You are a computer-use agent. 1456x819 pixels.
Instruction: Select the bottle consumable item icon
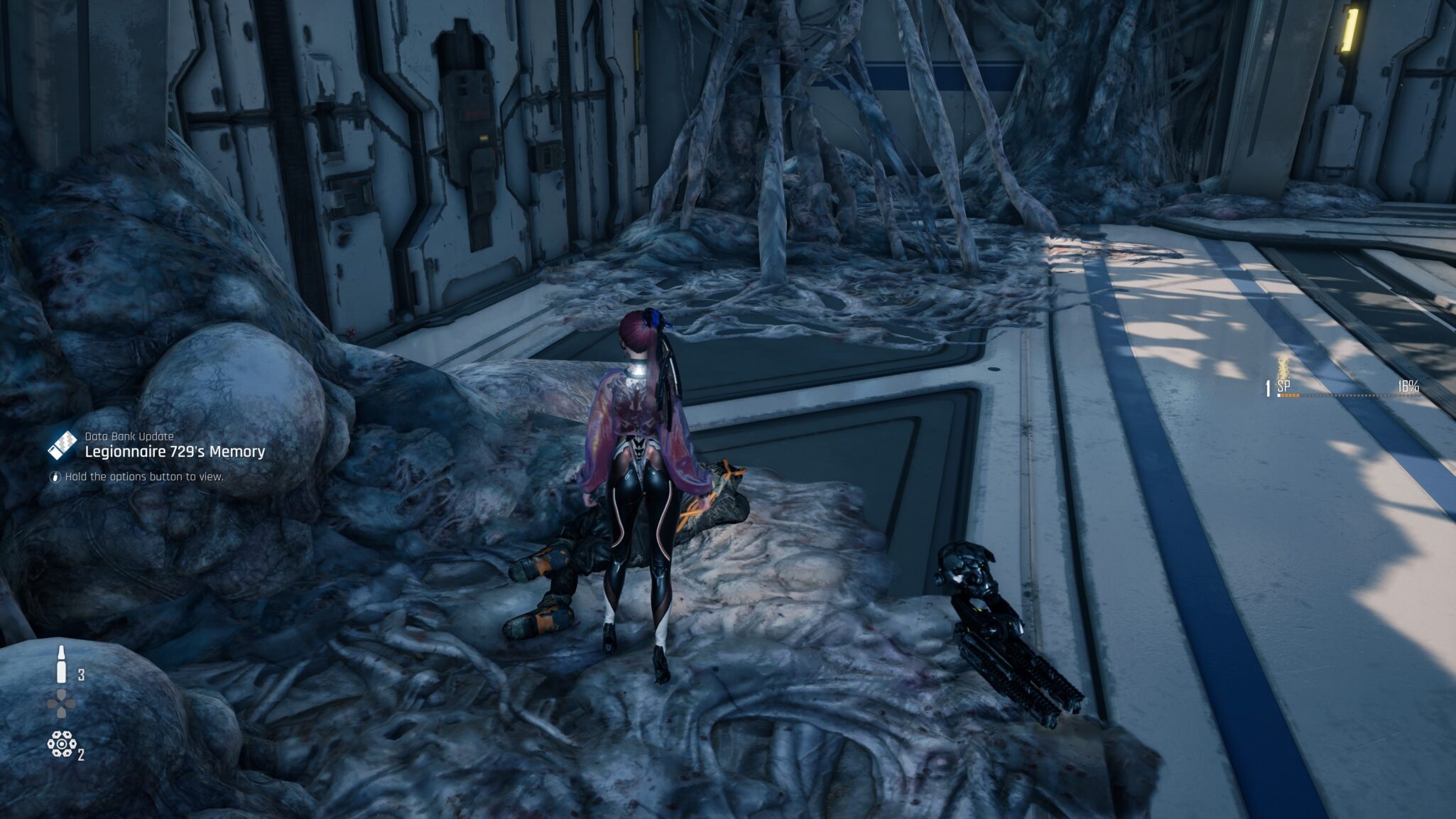click(62, 665)
